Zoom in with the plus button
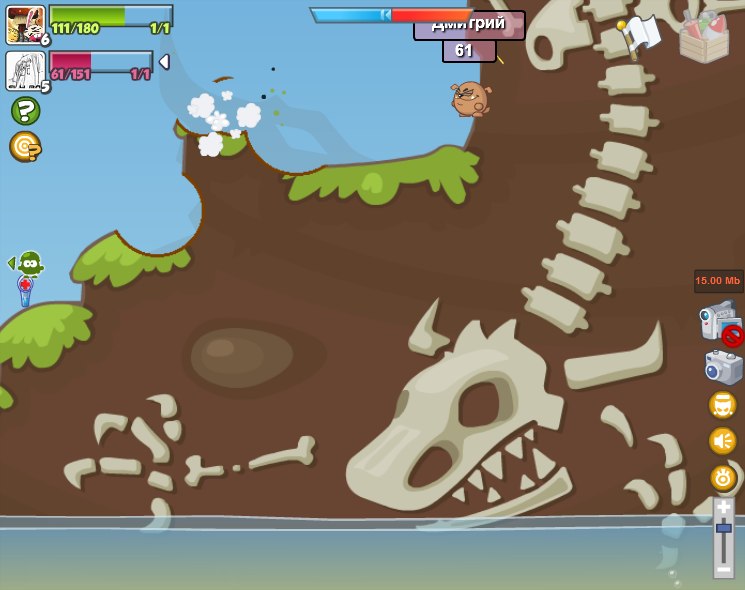 (723, 507)
